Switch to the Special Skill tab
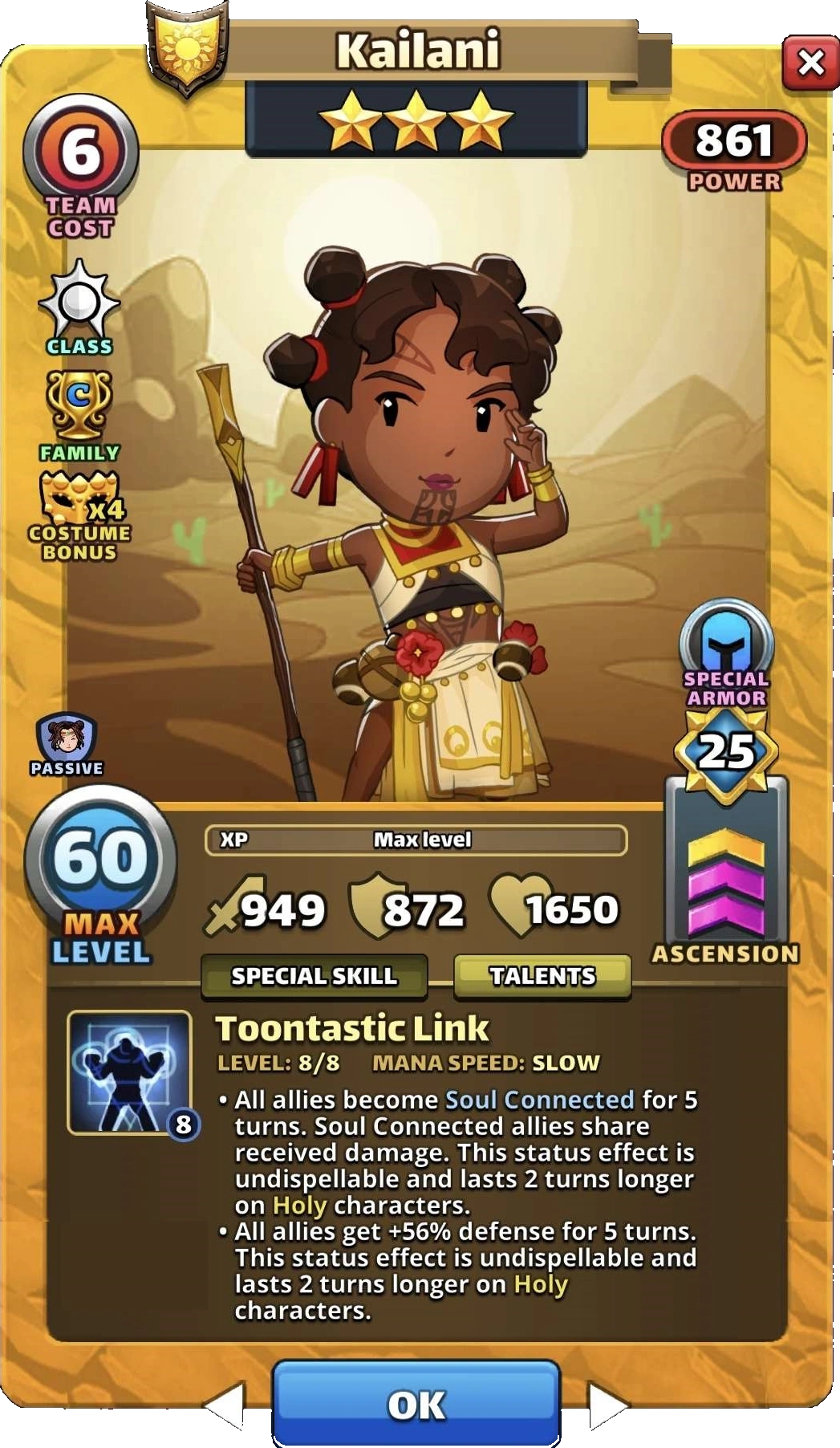This screenshot has width=840, height=1448. coord(314,975)
